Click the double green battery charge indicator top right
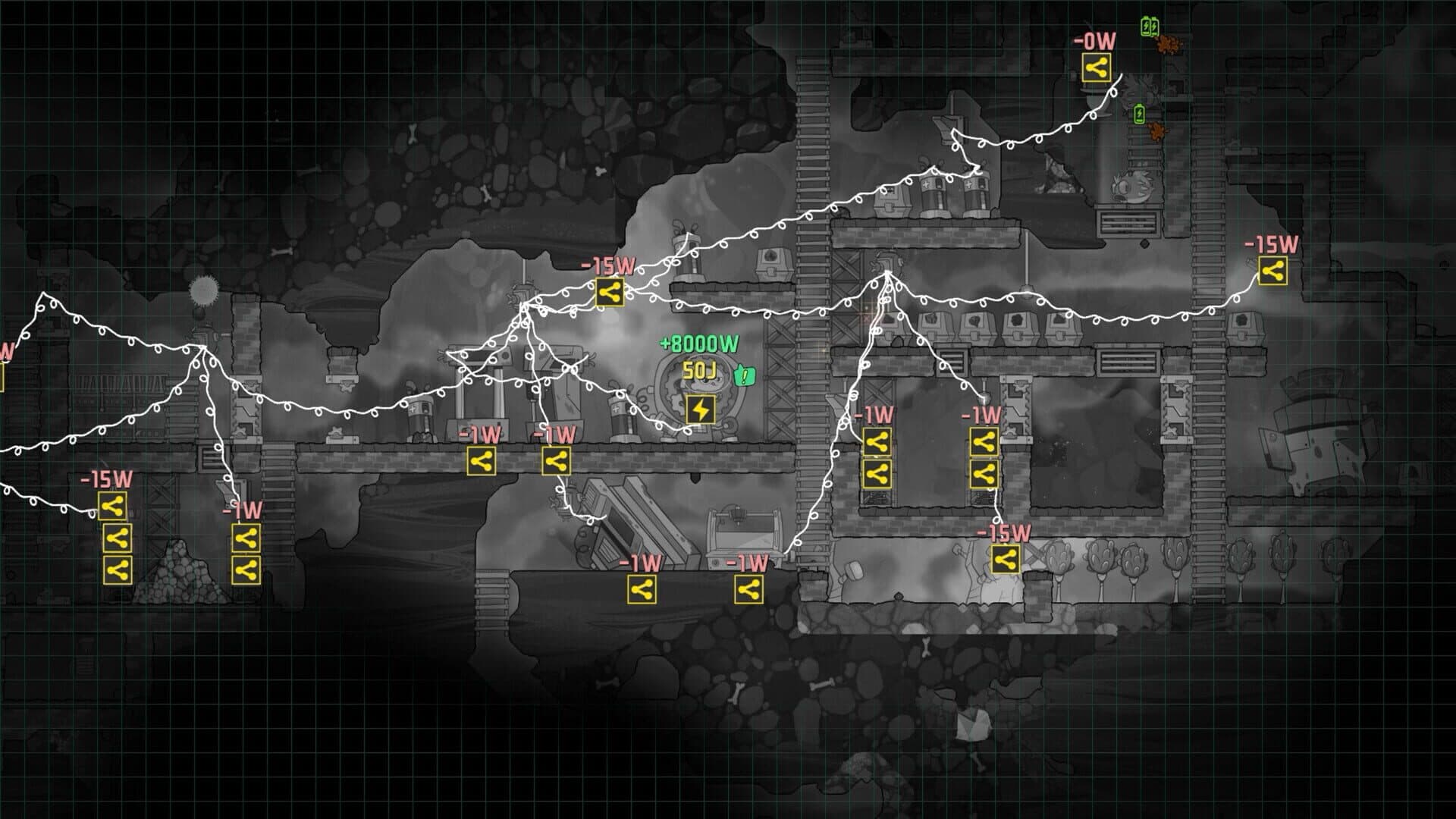The width and height of the screenshot is (1456, 819). pos(1149,27)
